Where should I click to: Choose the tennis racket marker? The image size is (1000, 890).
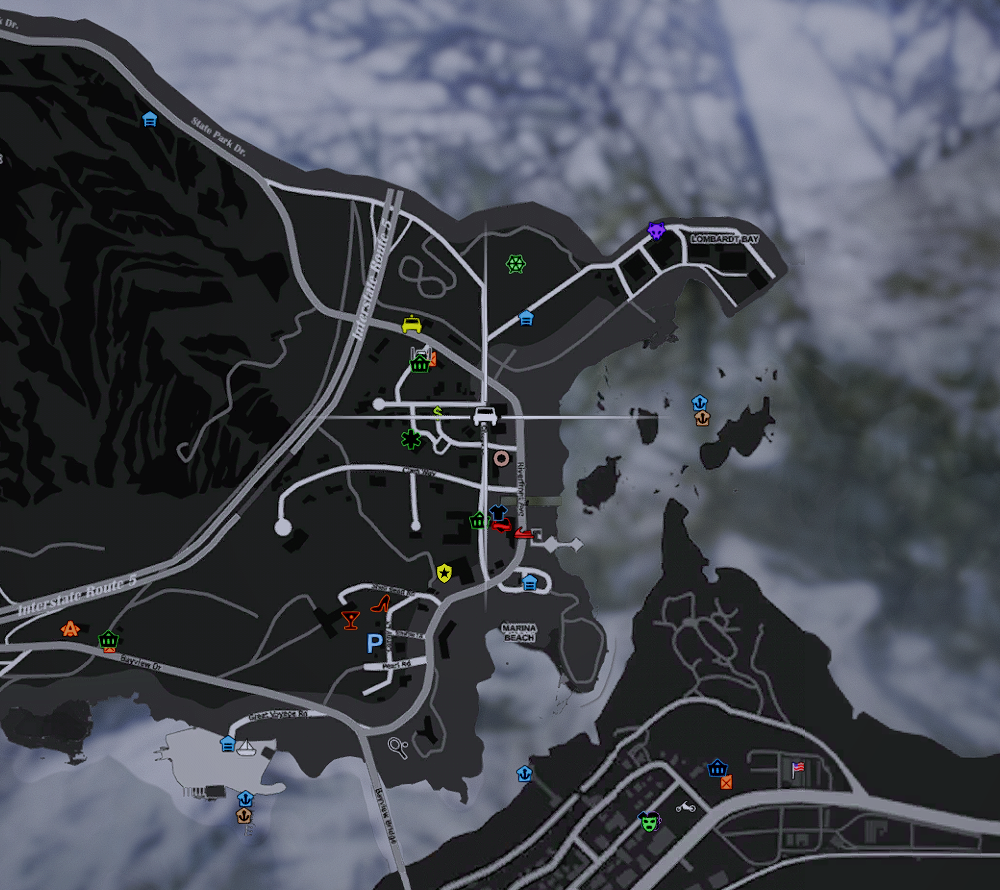(398, 745)
